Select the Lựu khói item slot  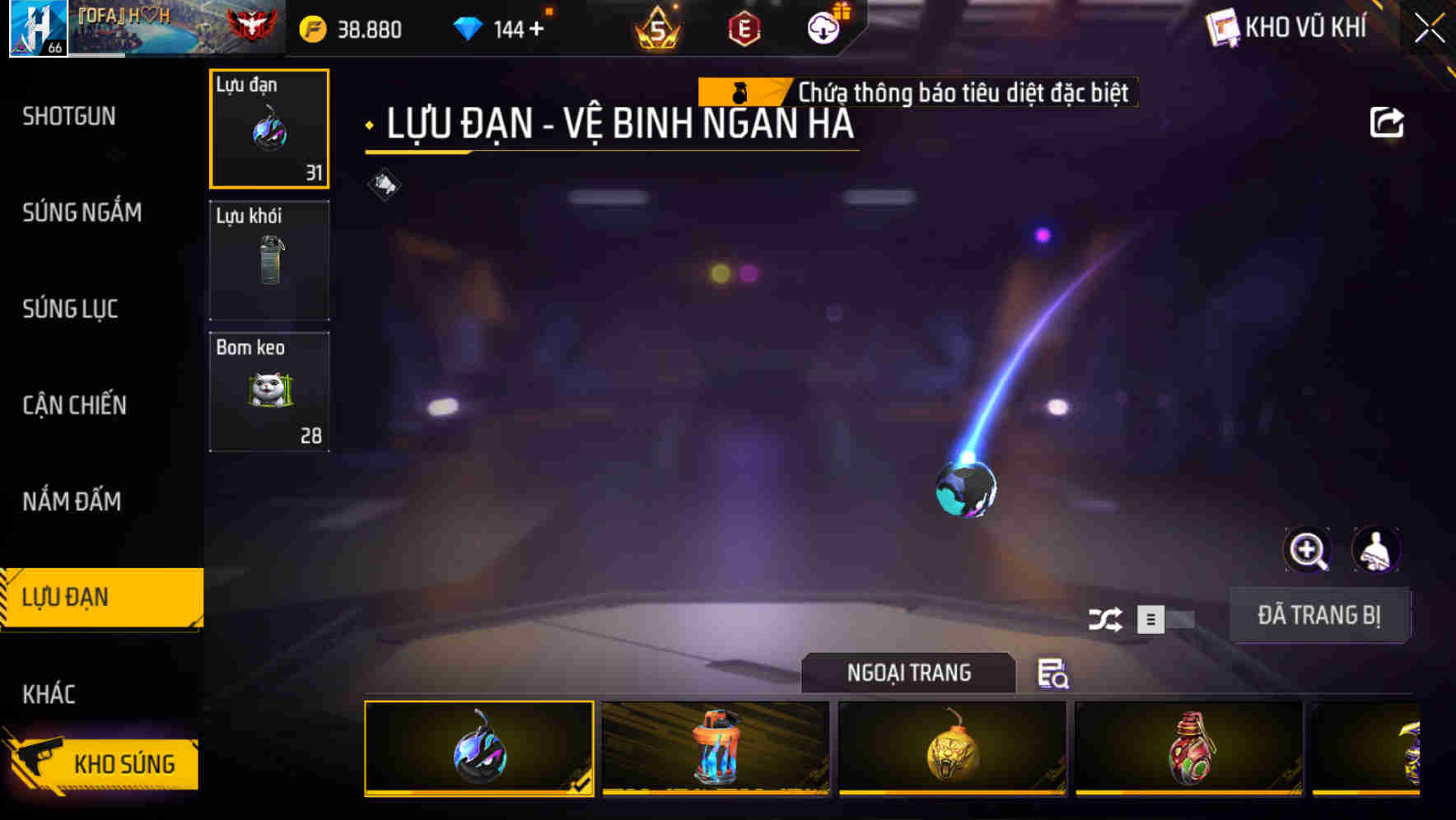pyautogui.click(x=269, y=259)
